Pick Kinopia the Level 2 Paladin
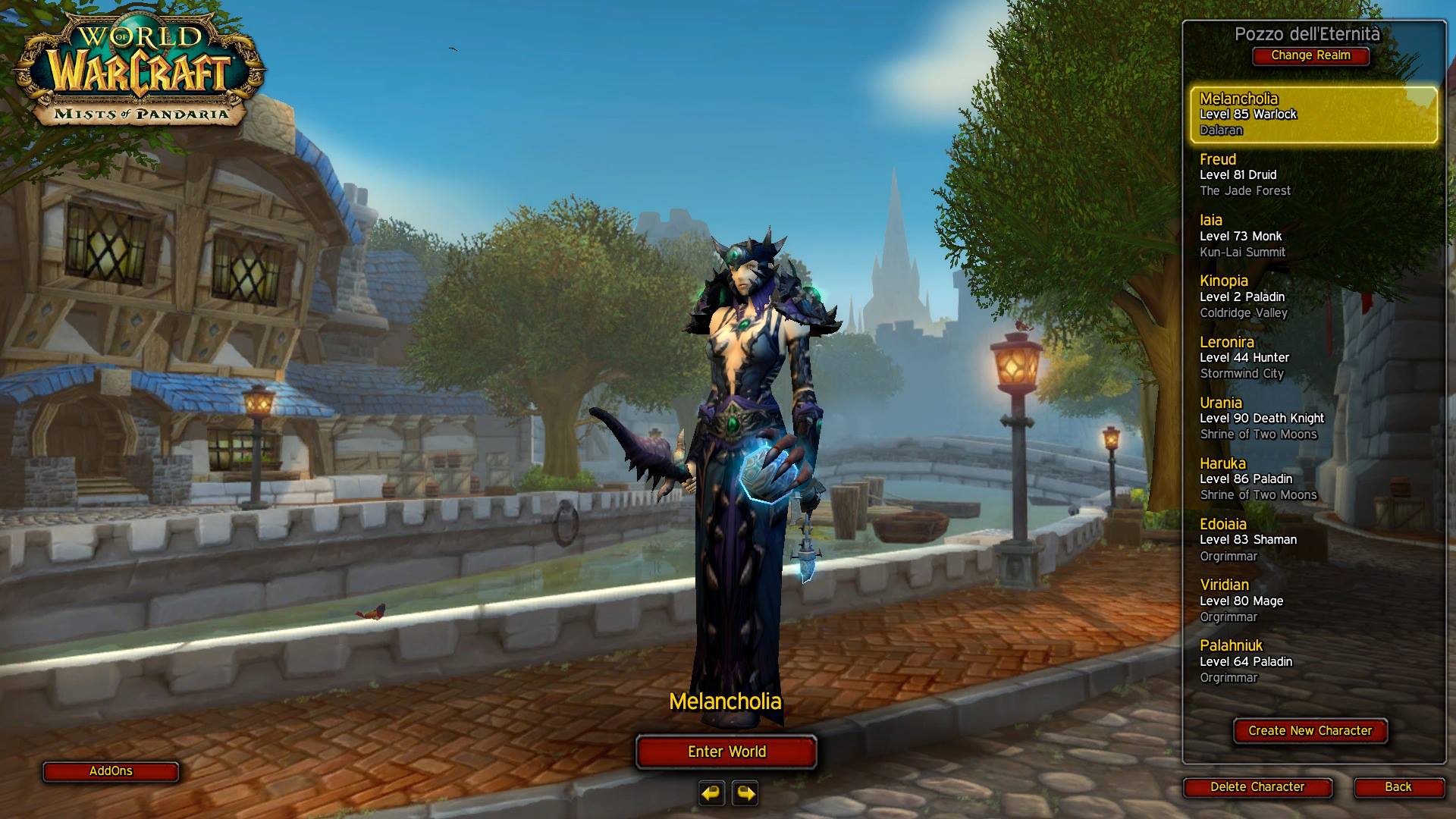Image resolution: width=1456 pixels, height=819 pixels. point(1313,297)
